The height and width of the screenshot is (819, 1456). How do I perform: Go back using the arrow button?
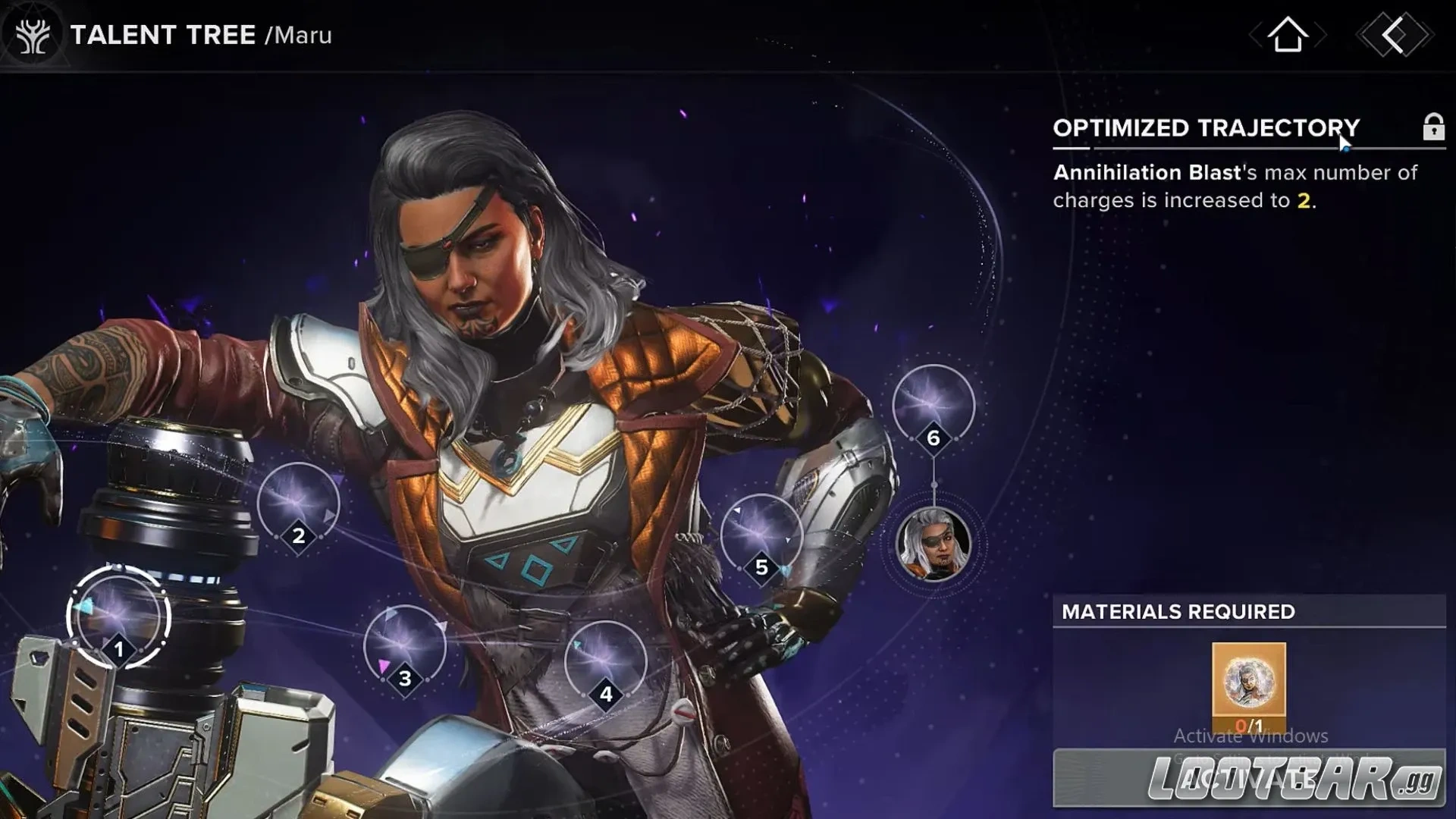1394,35
